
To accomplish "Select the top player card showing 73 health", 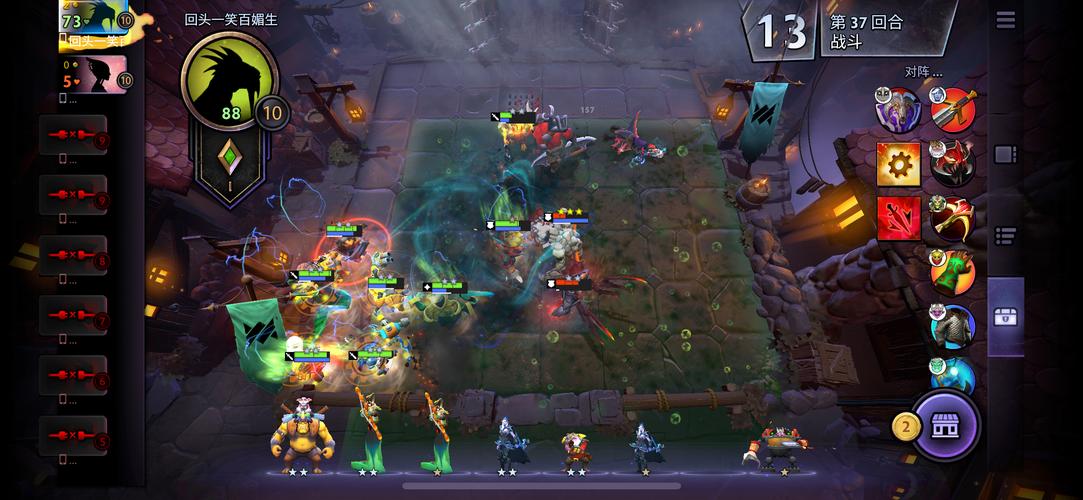I will pyautogui.click(x=95, y=22).
